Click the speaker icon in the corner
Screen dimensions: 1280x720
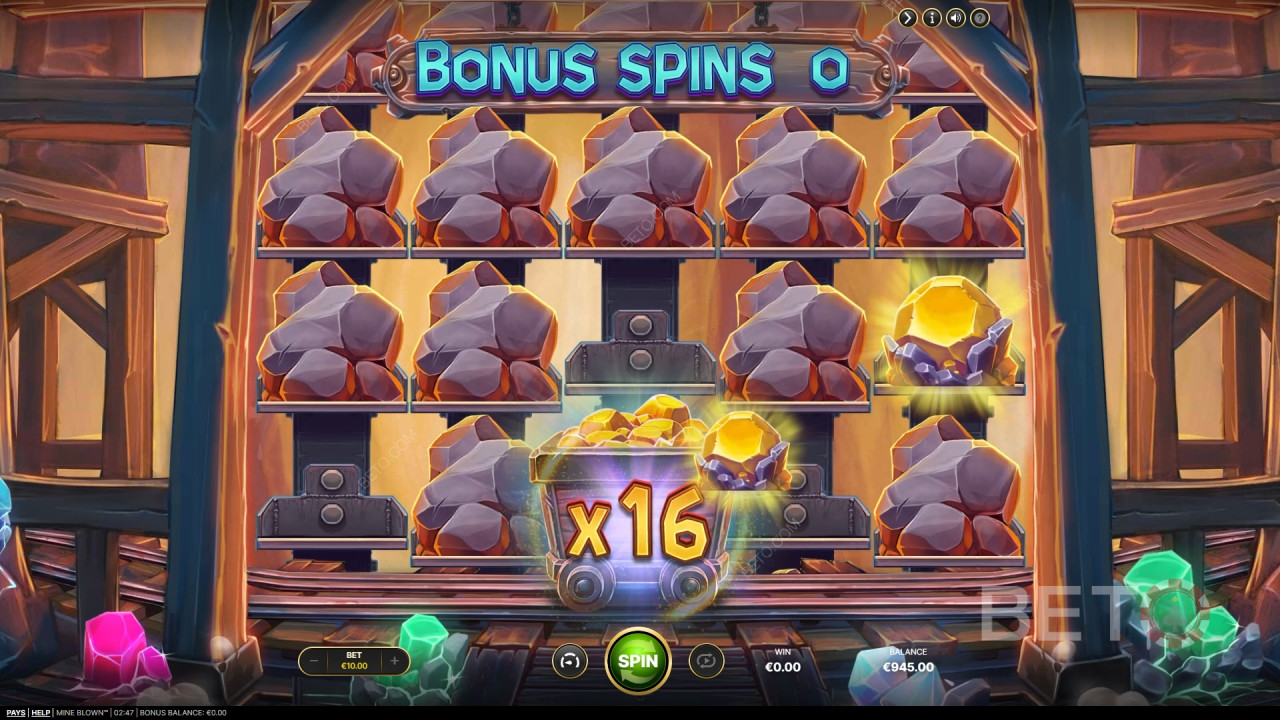coord(956,18)
